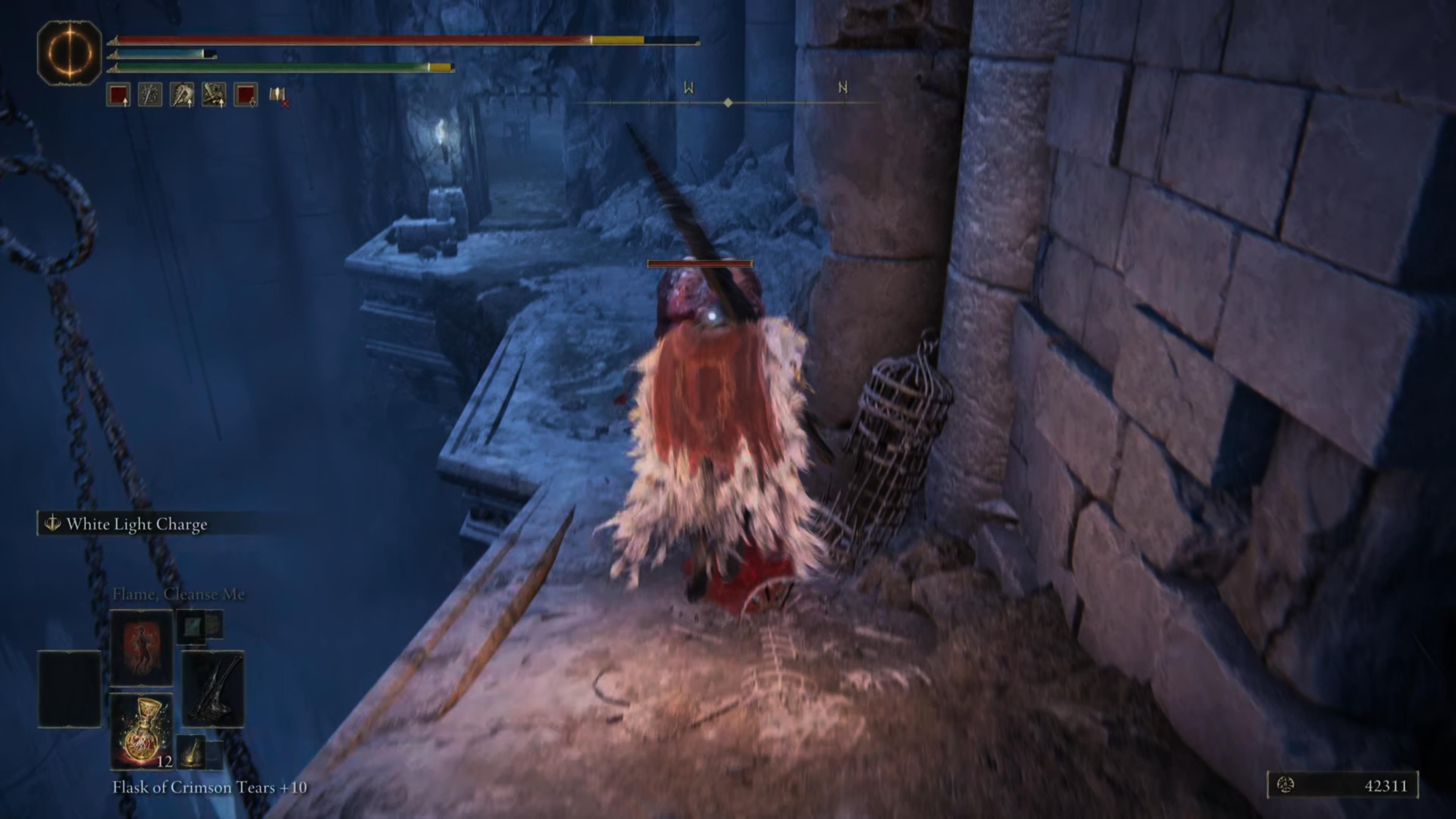Viewport: 1456px width, 819px height.
Task: Click the black weapon icon in the quick slots
Action: point(212,689)
